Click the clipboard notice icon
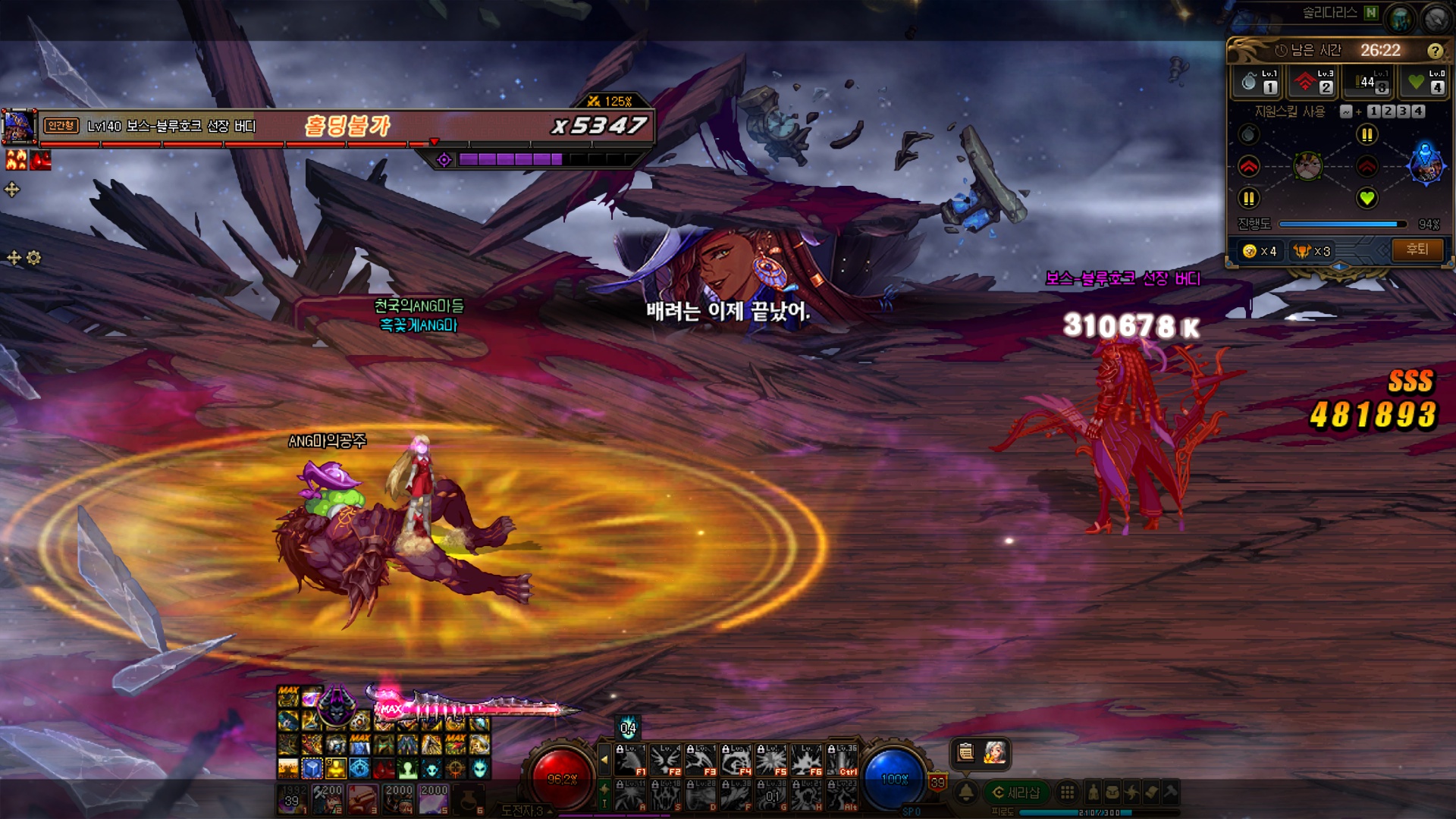Viewport: 1456px width, 819px height. [x=965, y=752]
